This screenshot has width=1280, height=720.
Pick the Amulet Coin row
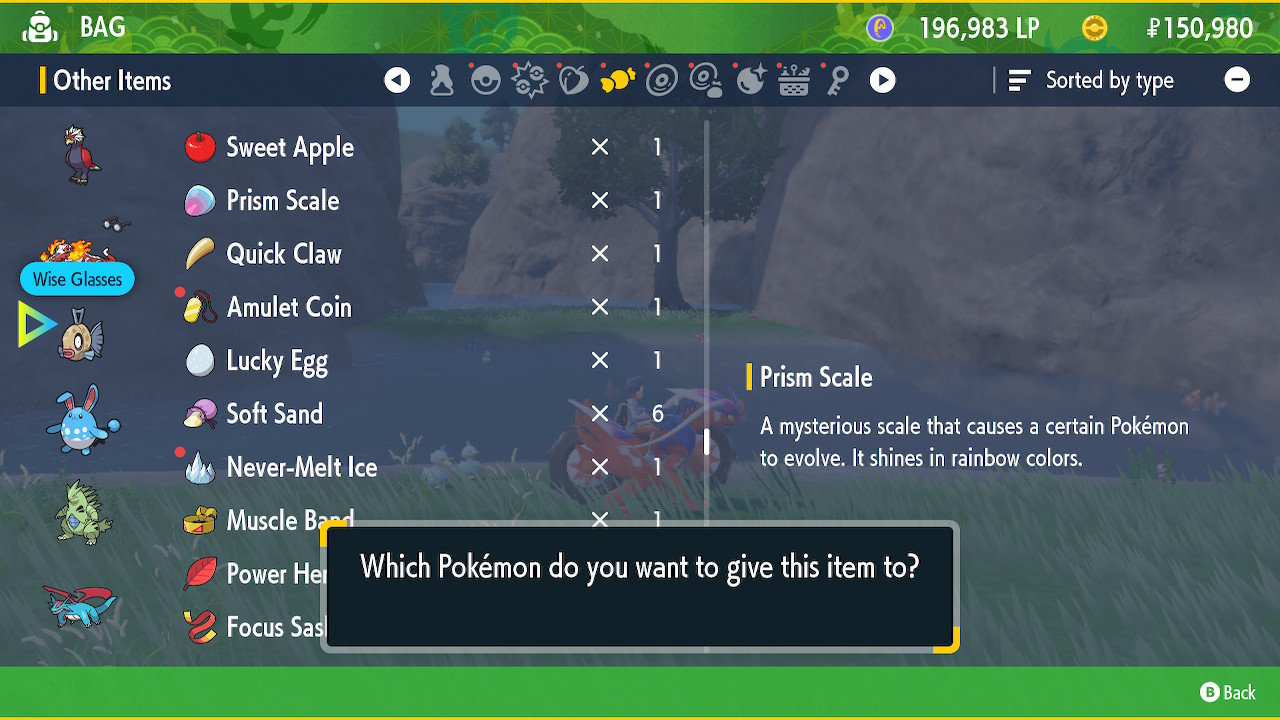coord(289,307)
